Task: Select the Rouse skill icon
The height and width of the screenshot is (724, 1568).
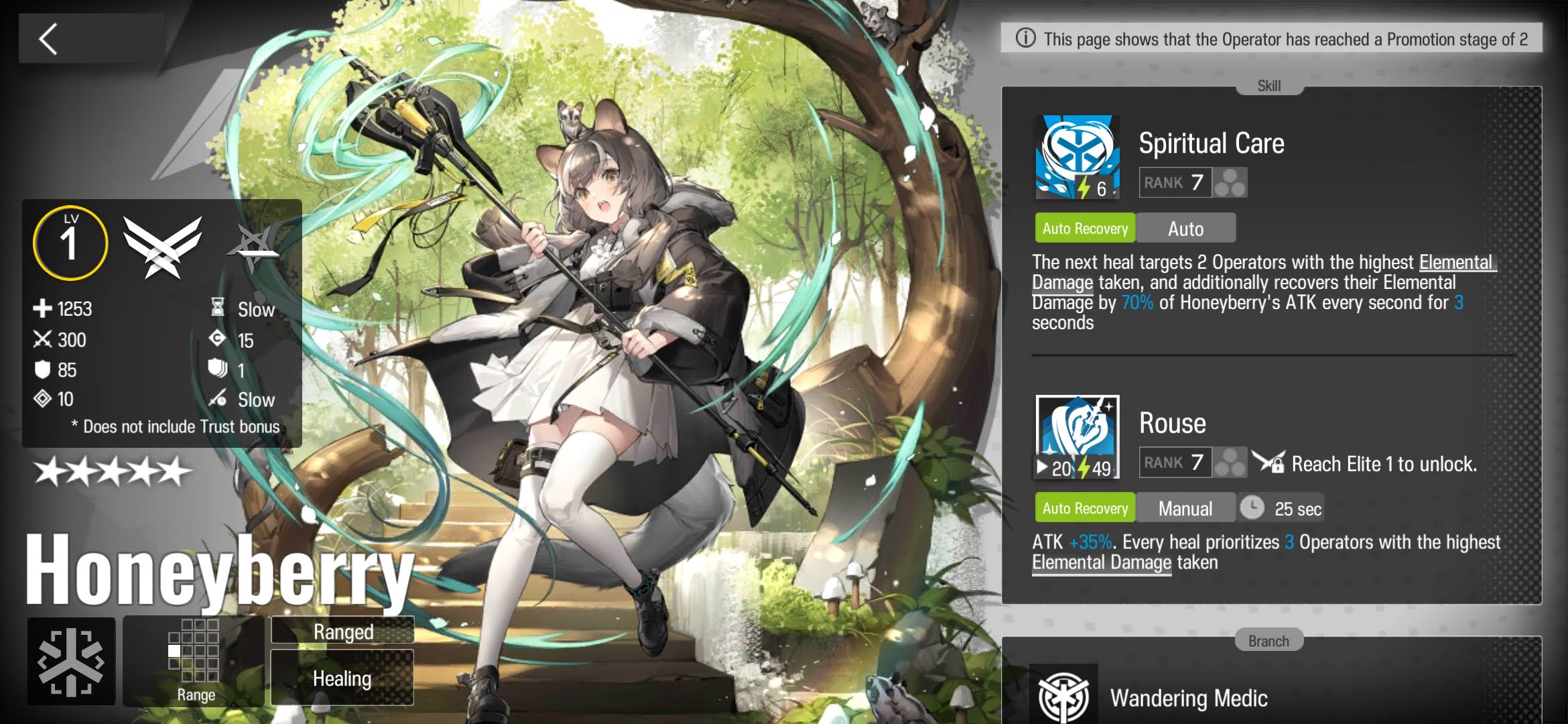Action: (1077, 437)
